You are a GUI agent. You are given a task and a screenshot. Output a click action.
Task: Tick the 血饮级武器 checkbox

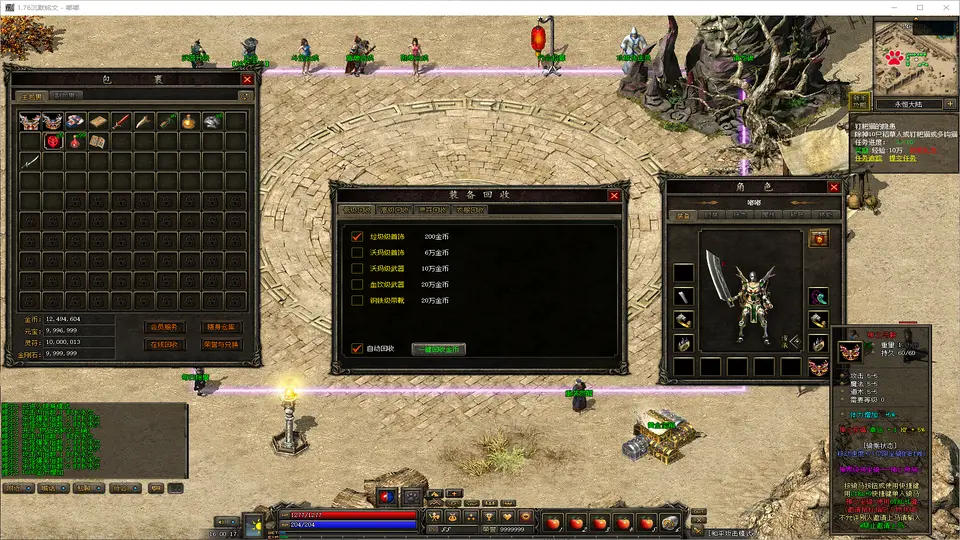click(357, 285)
